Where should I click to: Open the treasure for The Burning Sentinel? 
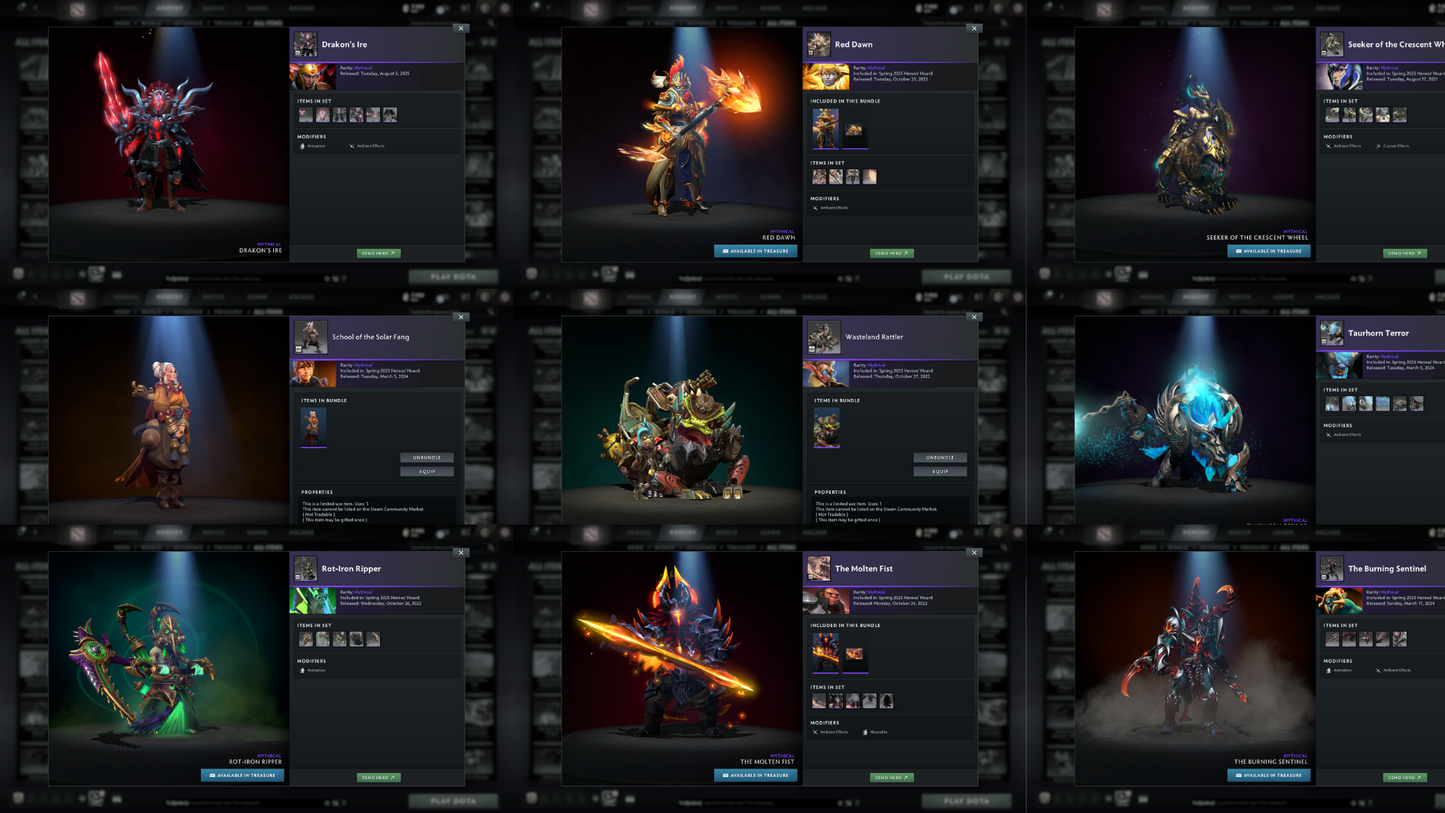(x=1268, y=775)
